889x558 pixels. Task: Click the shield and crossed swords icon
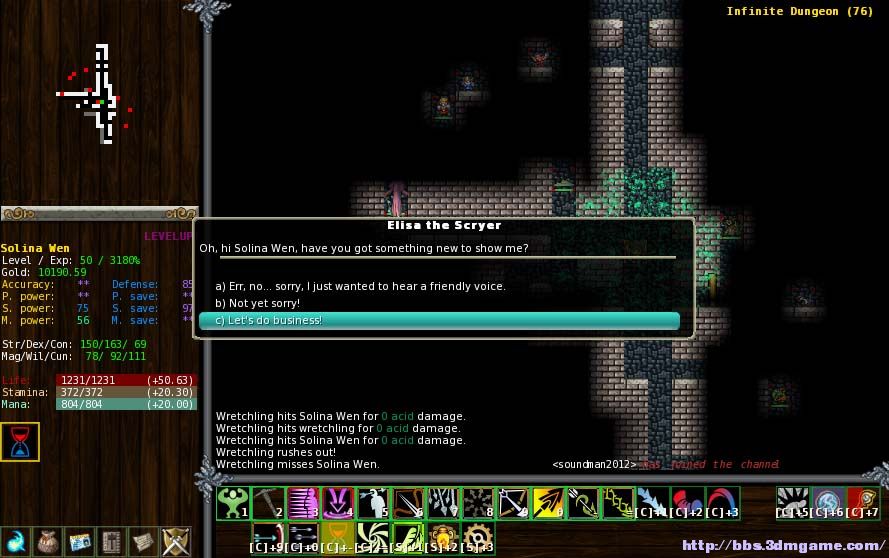[x=176, y=541]
